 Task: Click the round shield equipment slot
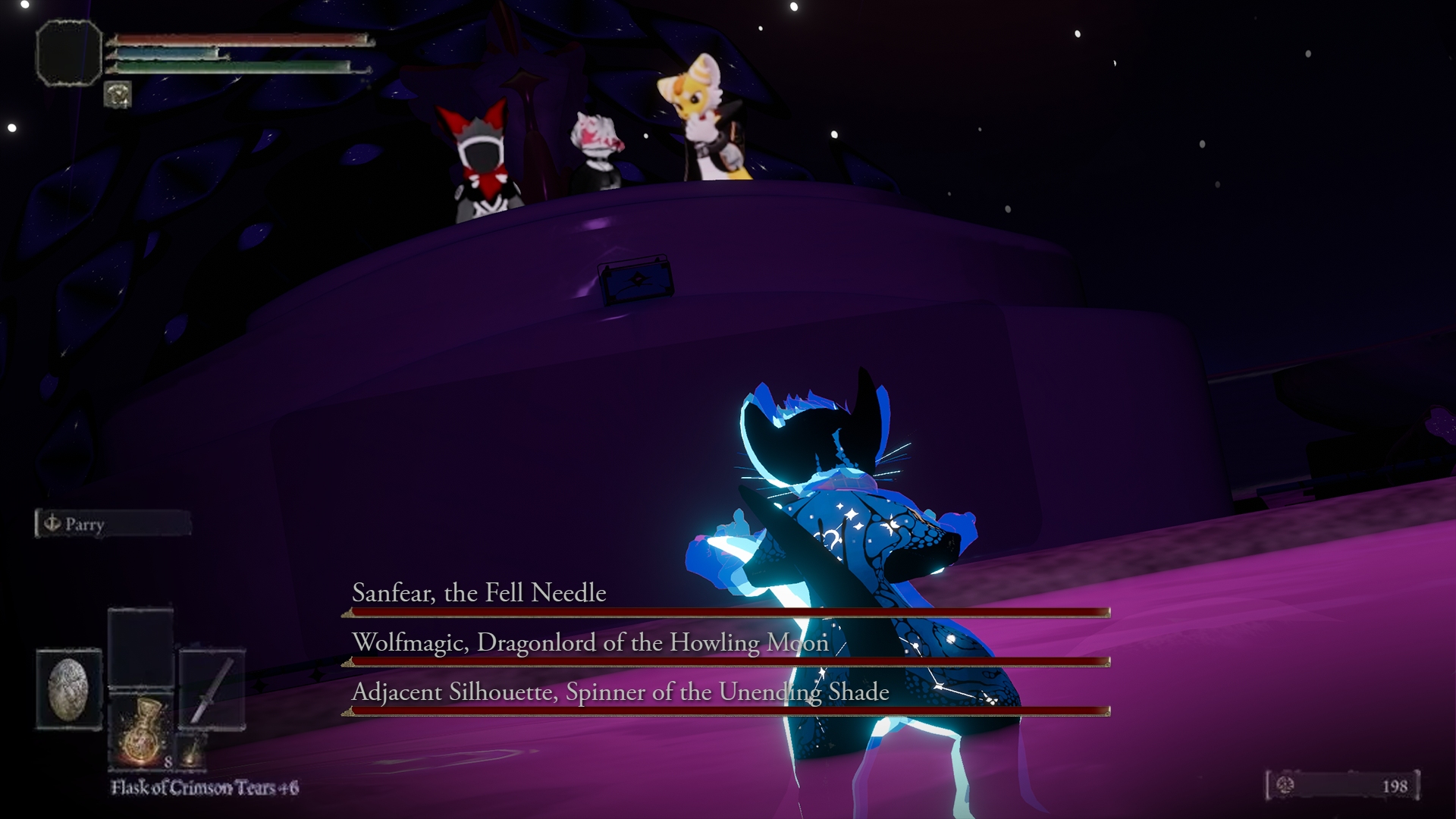69,689
